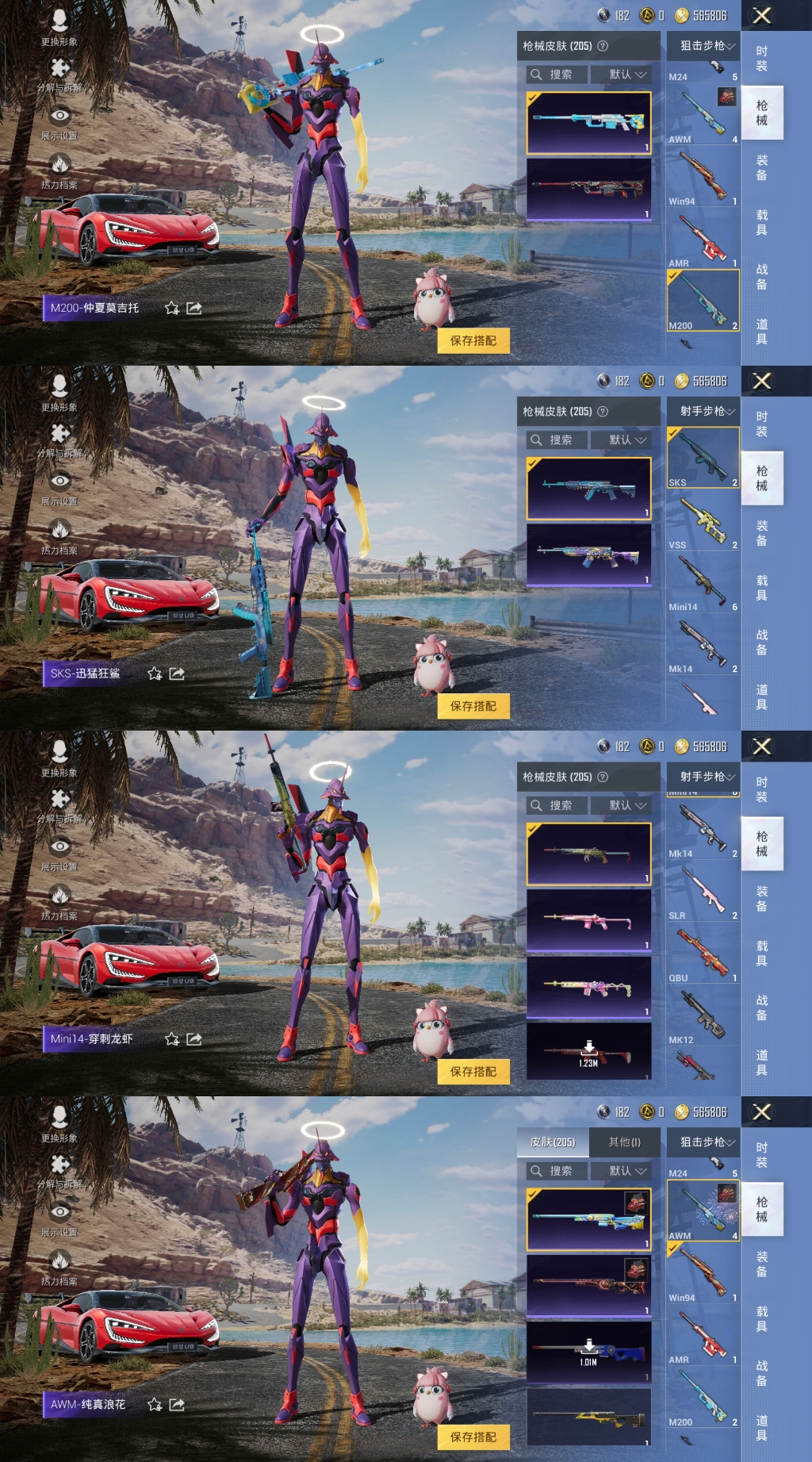This screenshot has height=1462, width=812.
Task: Select the SLR weapon entry
Action: [x=703, y=892]
